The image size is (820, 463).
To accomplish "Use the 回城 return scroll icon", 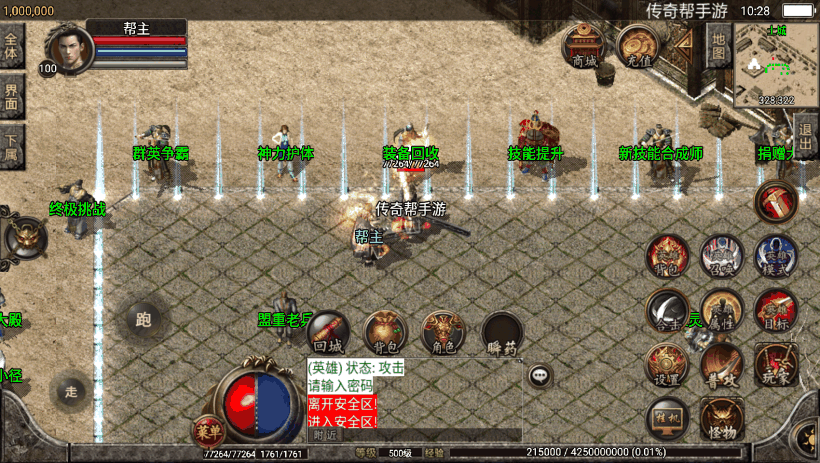I will [x=327, y=333].
